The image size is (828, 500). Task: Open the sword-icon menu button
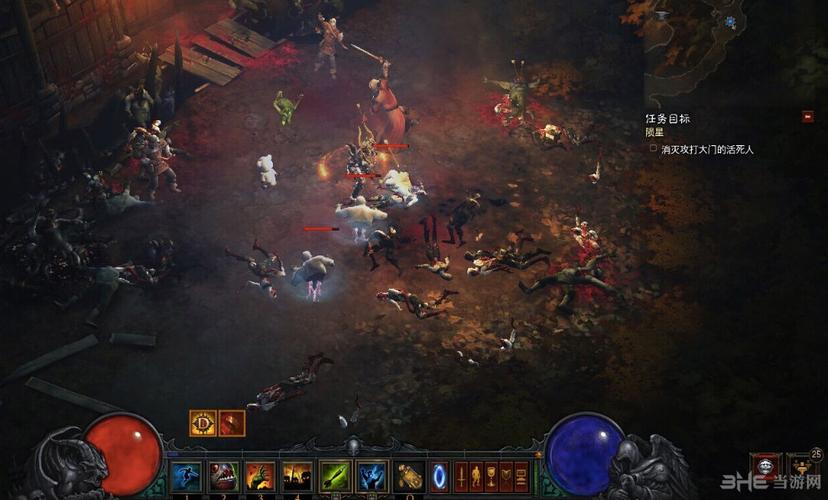pyautogui.click(x=461, y=475)
